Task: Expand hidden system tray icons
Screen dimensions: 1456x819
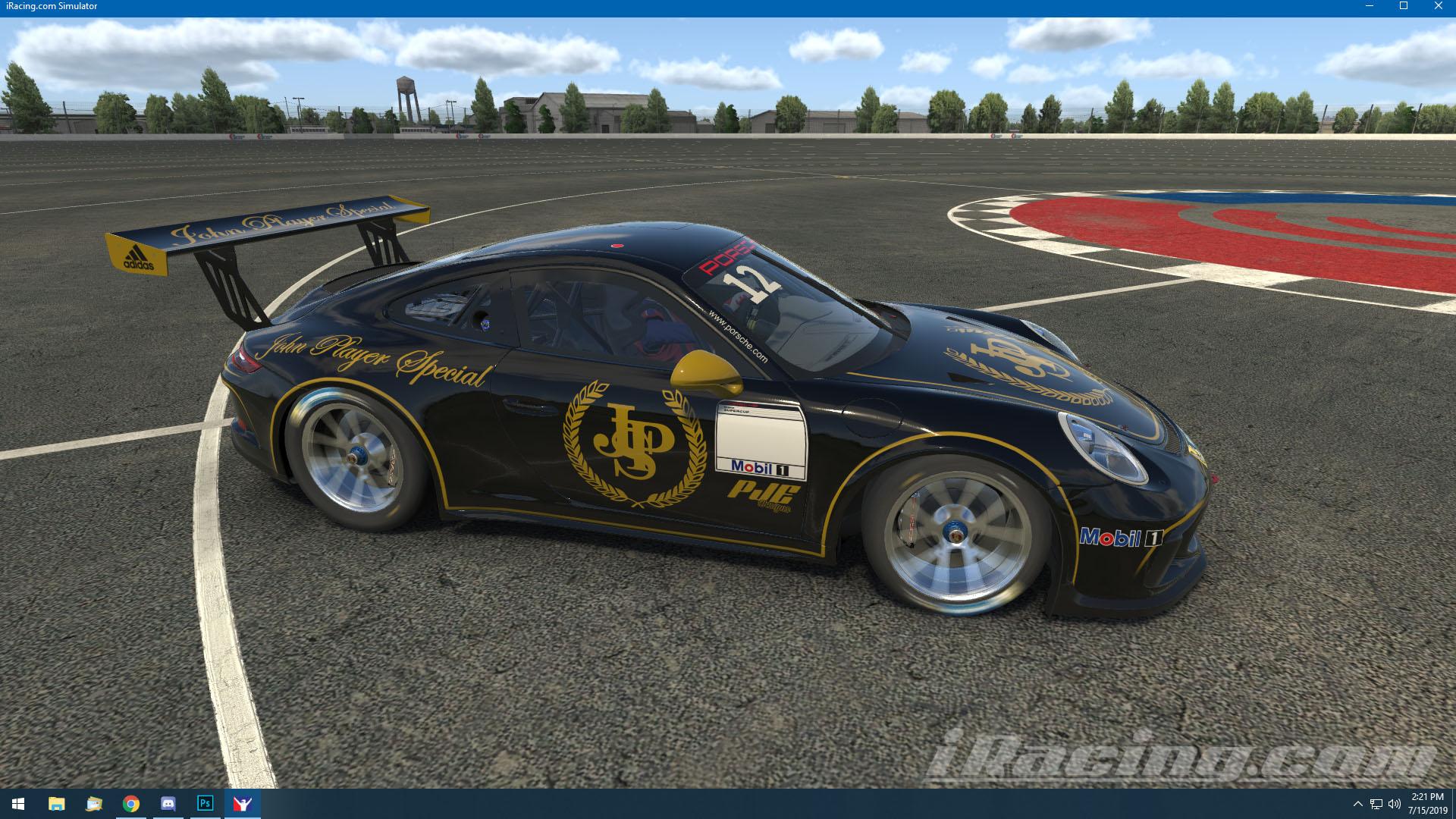Action: coord(1358,803)
